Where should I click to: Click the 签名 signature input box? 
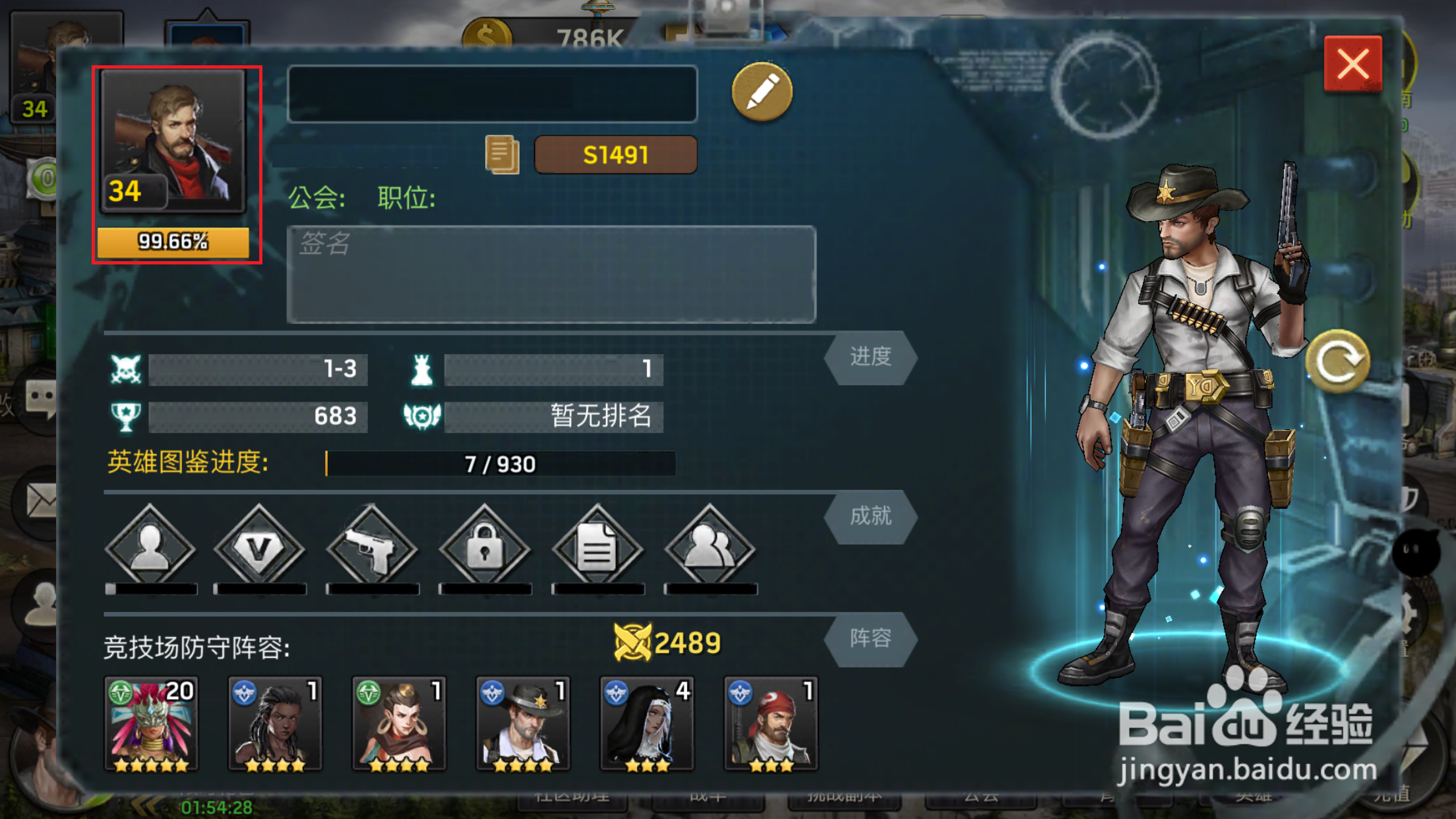pyautogui.click(x=551, y=274)
